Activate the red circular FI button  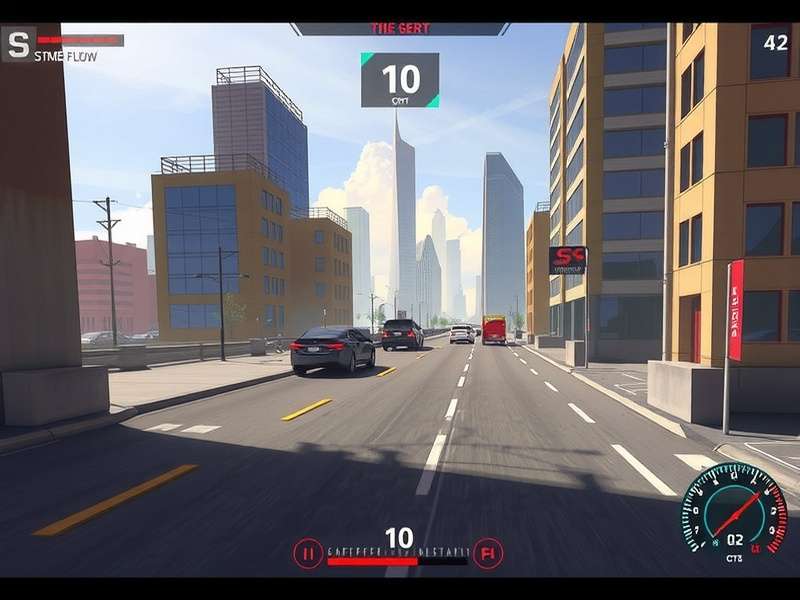tap(488, 553)
